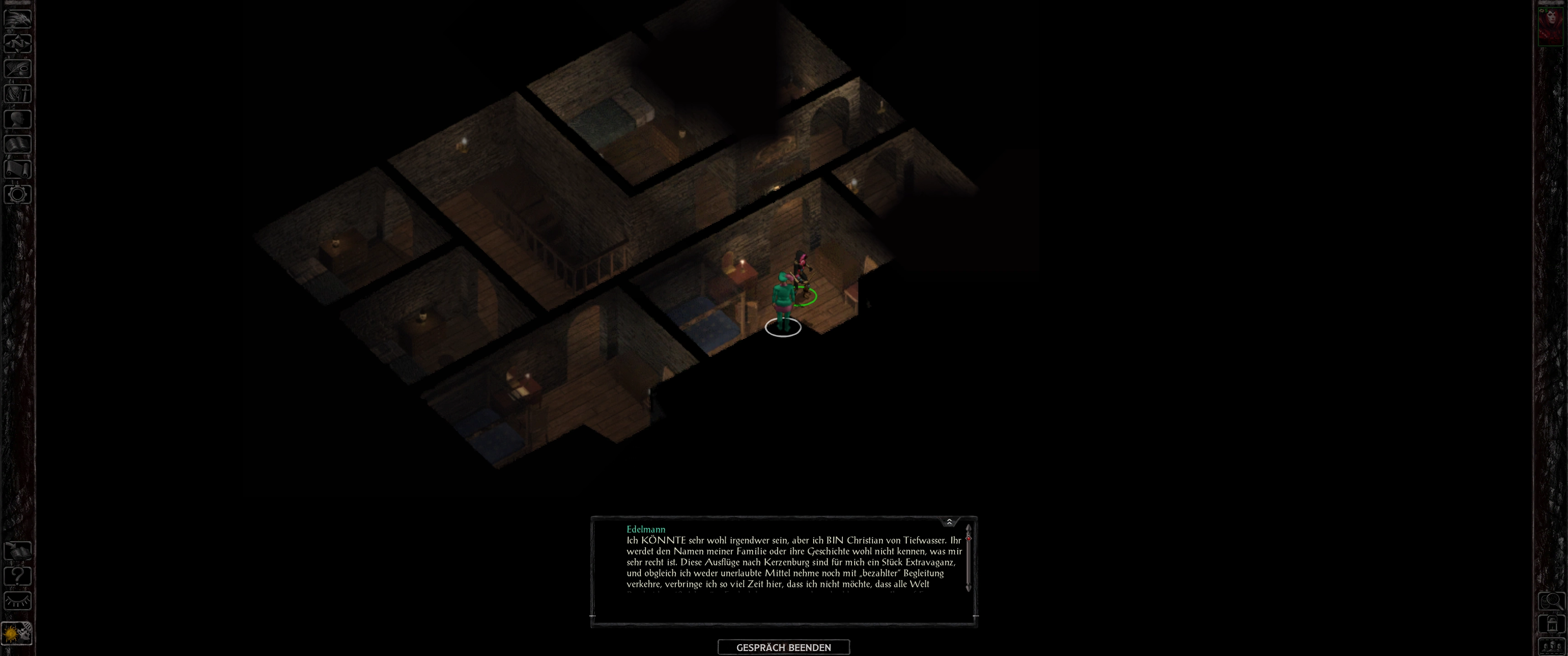Open help with question mark icon

[17, 576]
